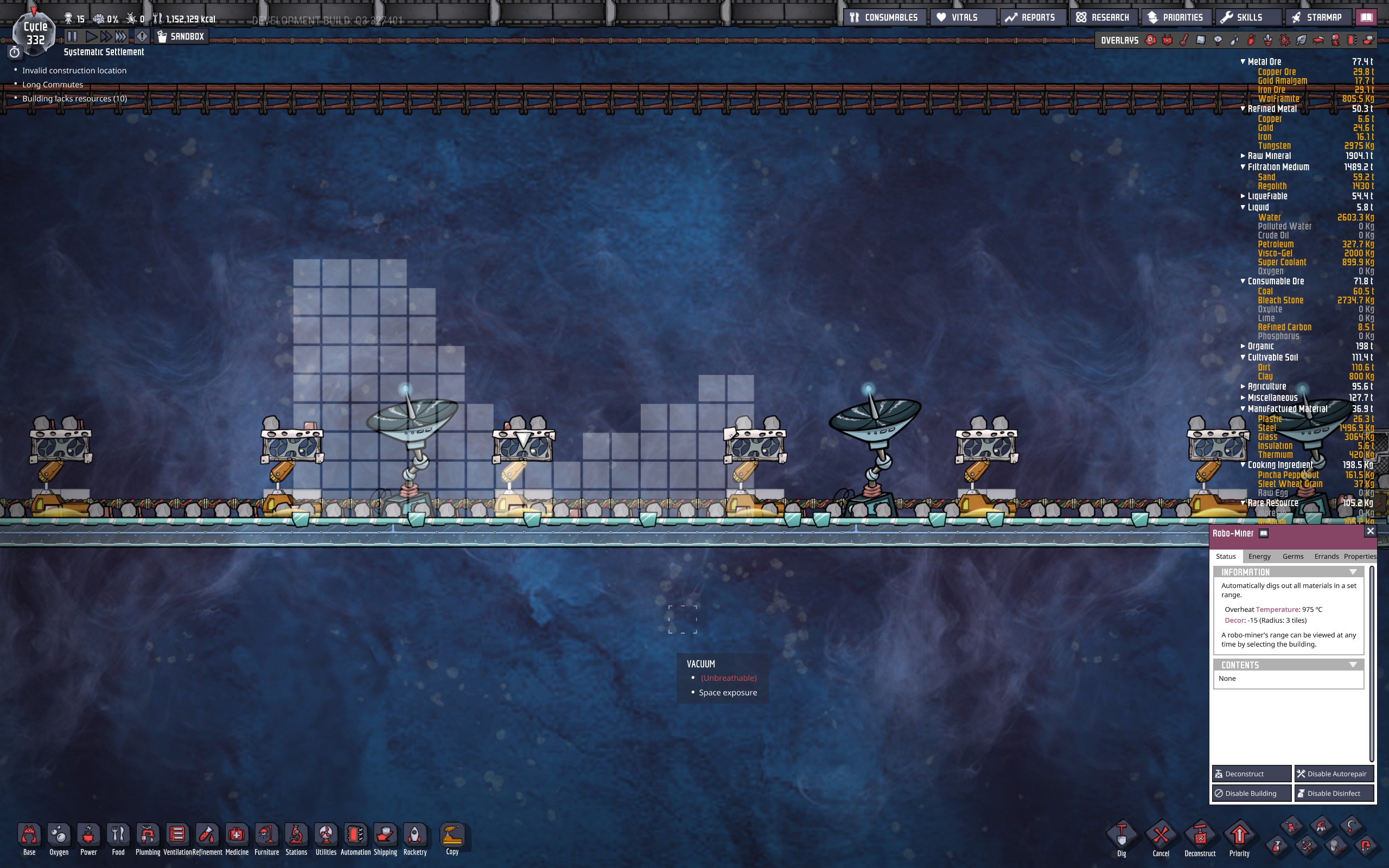Toggle Disable Disinfect on the Robo-Miner
Viewport: 1389px width, 868px height.
tap(1333, 793)
